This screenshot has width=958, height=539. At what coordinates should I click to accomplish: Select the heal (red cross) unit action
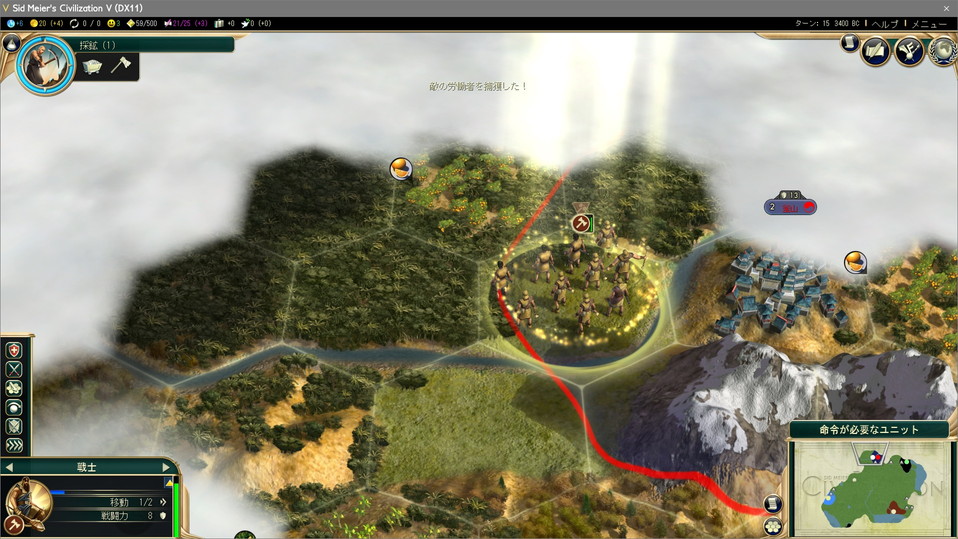pos(15,350)
